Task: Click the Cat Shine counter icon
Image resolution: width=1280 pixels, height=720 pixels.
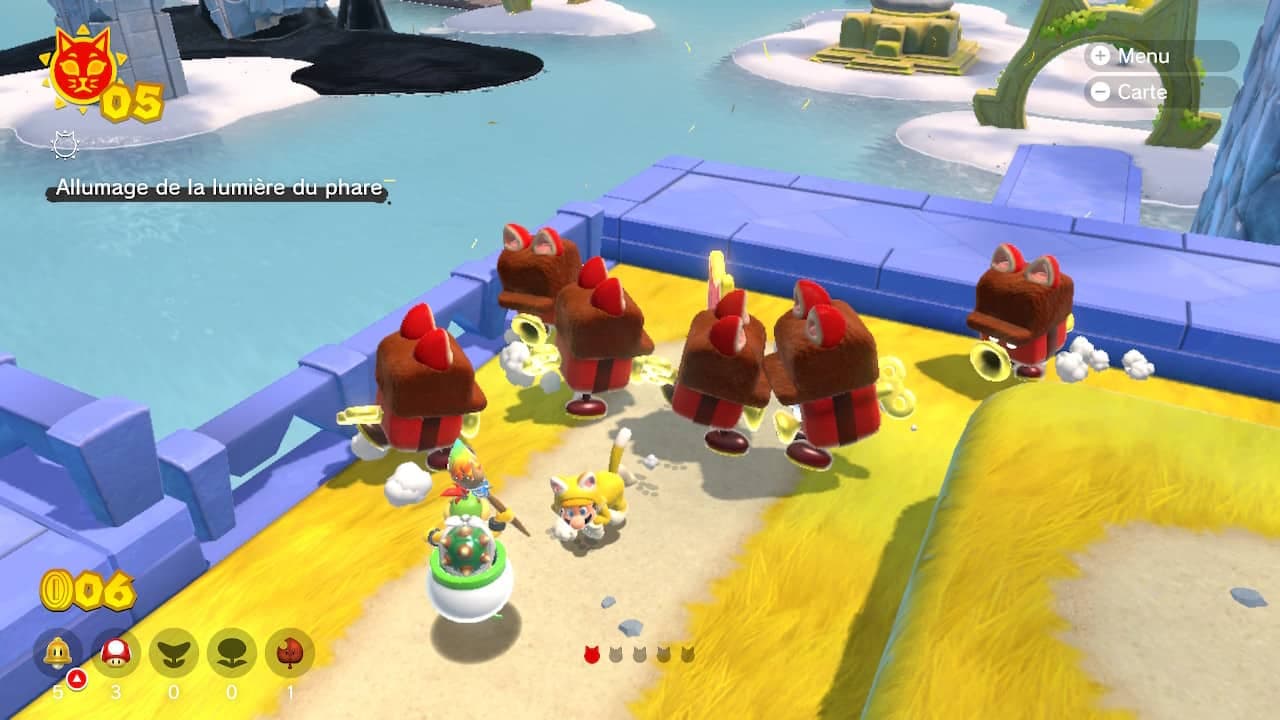Action: point(82,70)
